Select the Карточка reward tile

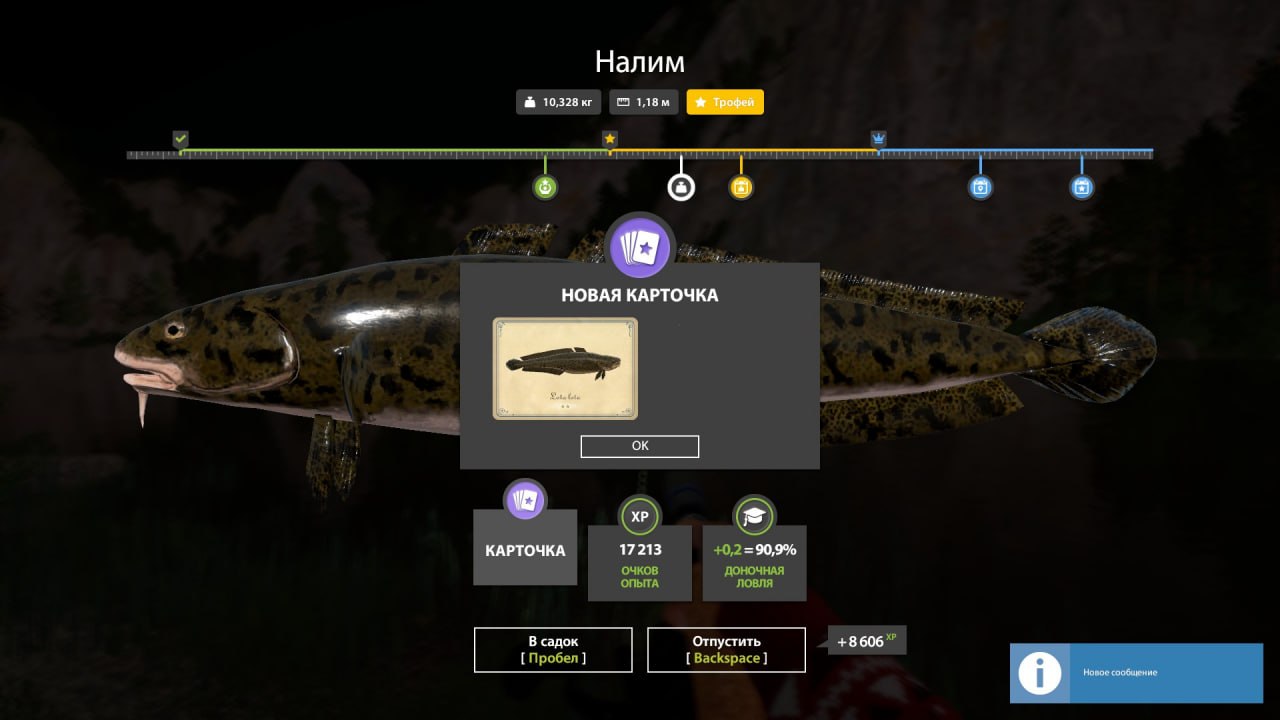(x=525, y=548)
